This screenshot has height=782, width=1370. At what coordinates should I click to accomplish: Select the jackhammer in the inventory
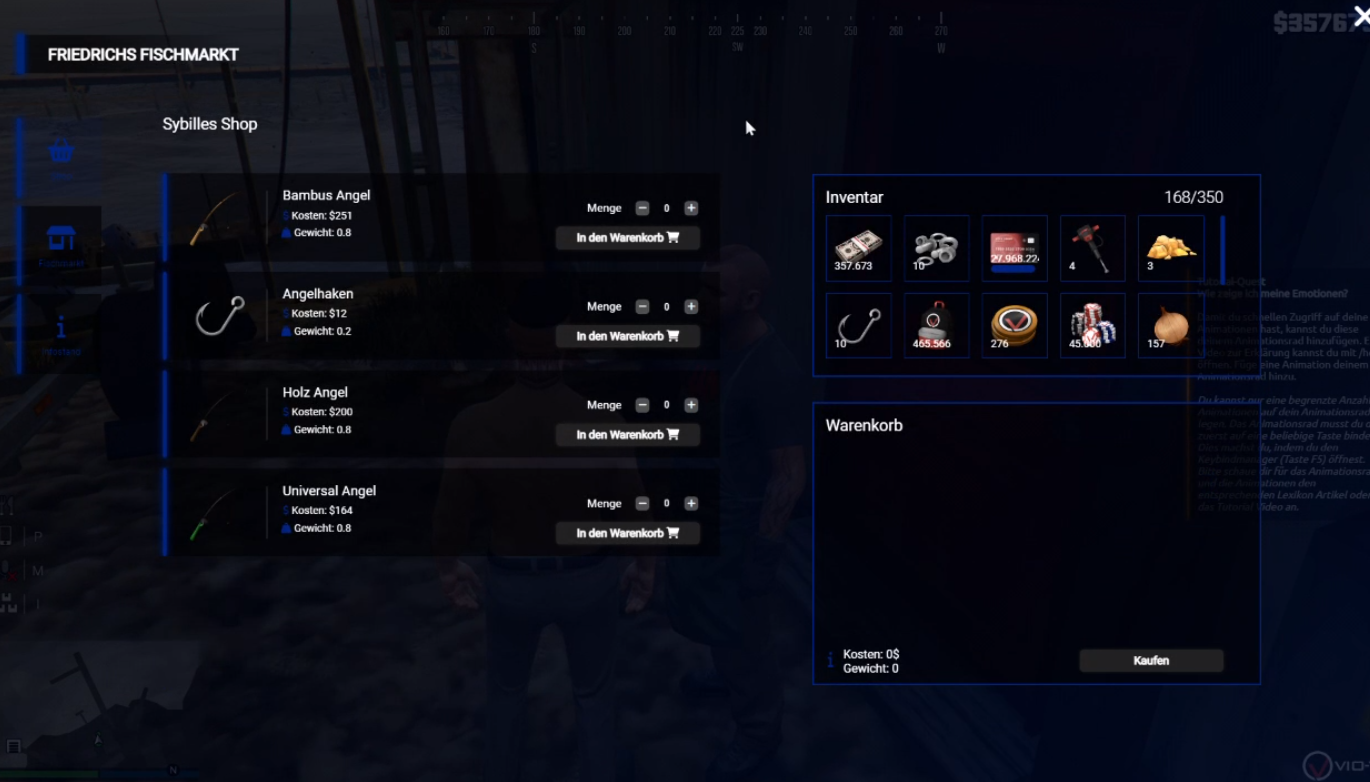(1092, 247)
